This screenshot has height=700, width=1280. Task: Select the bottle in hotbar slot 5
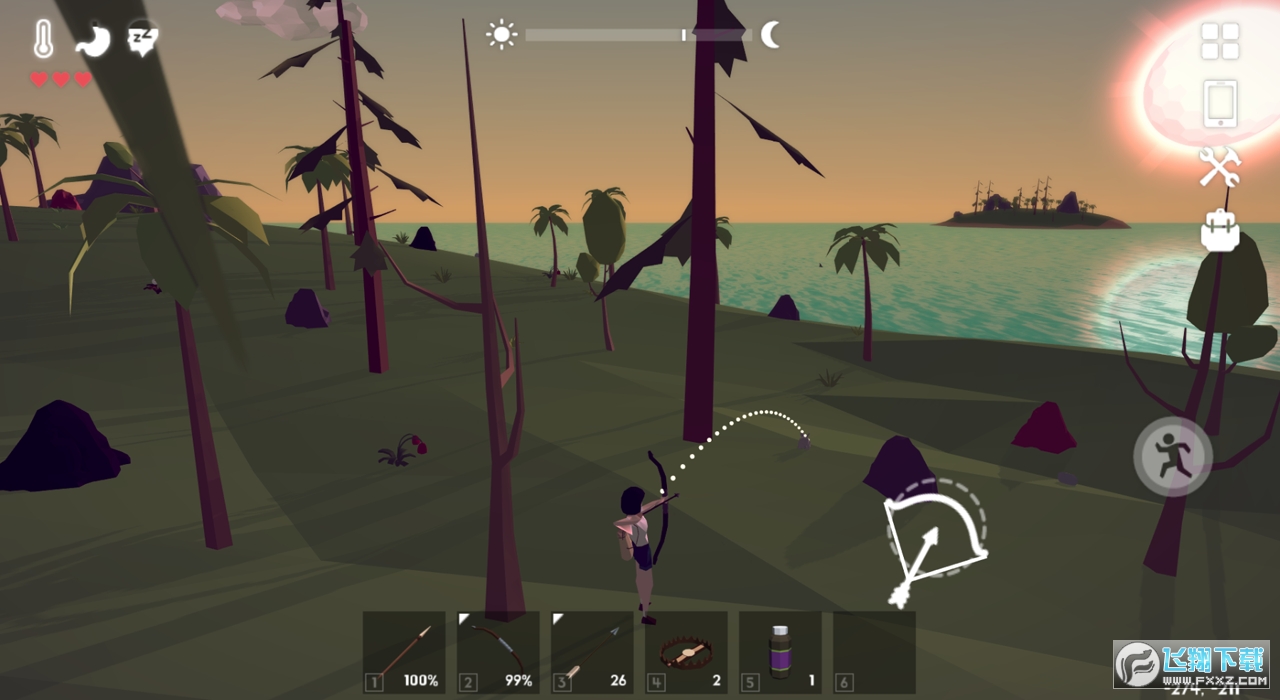coord(780,652)
